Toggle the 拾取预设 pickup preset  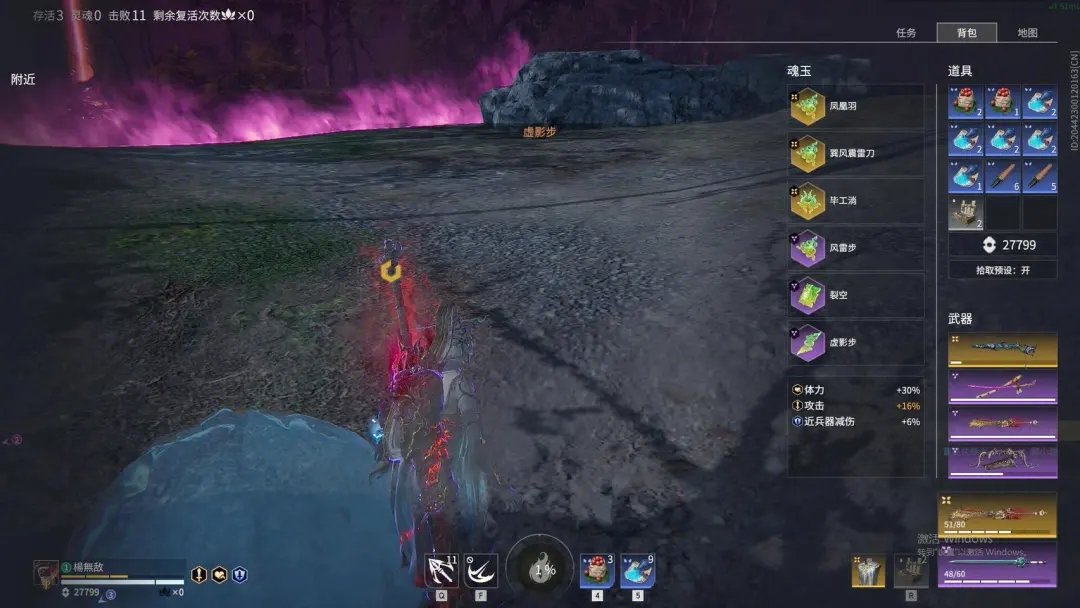click(1002, 270)
